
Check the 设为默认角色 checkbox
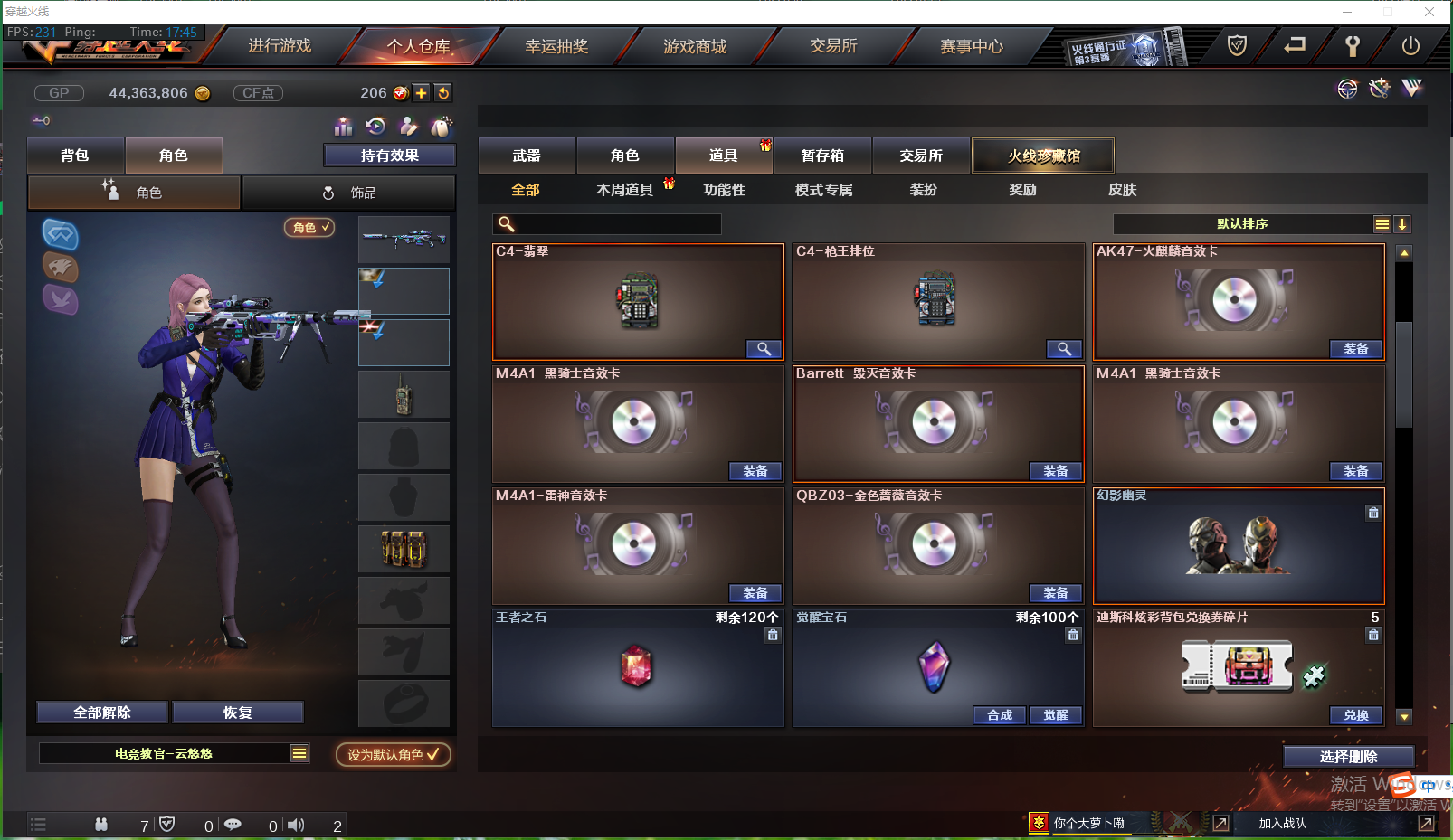(432, 754)
